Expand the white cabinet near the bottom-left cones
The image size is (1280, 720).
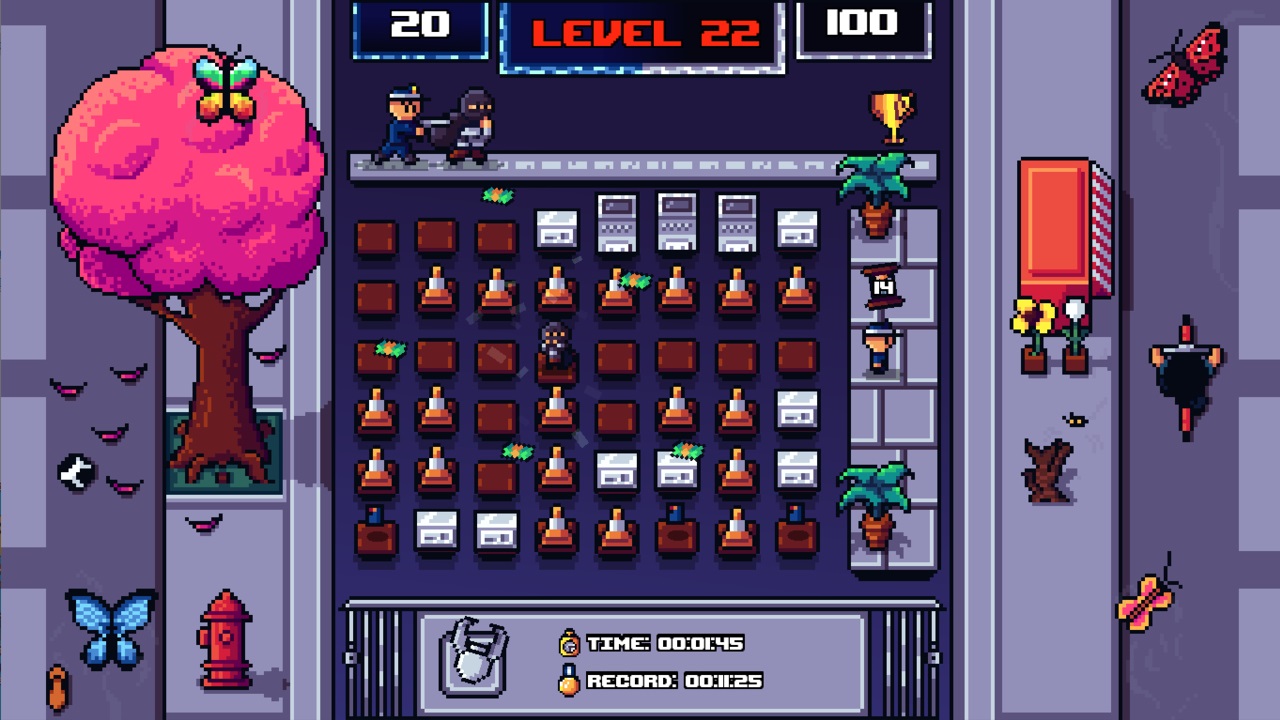435,530
